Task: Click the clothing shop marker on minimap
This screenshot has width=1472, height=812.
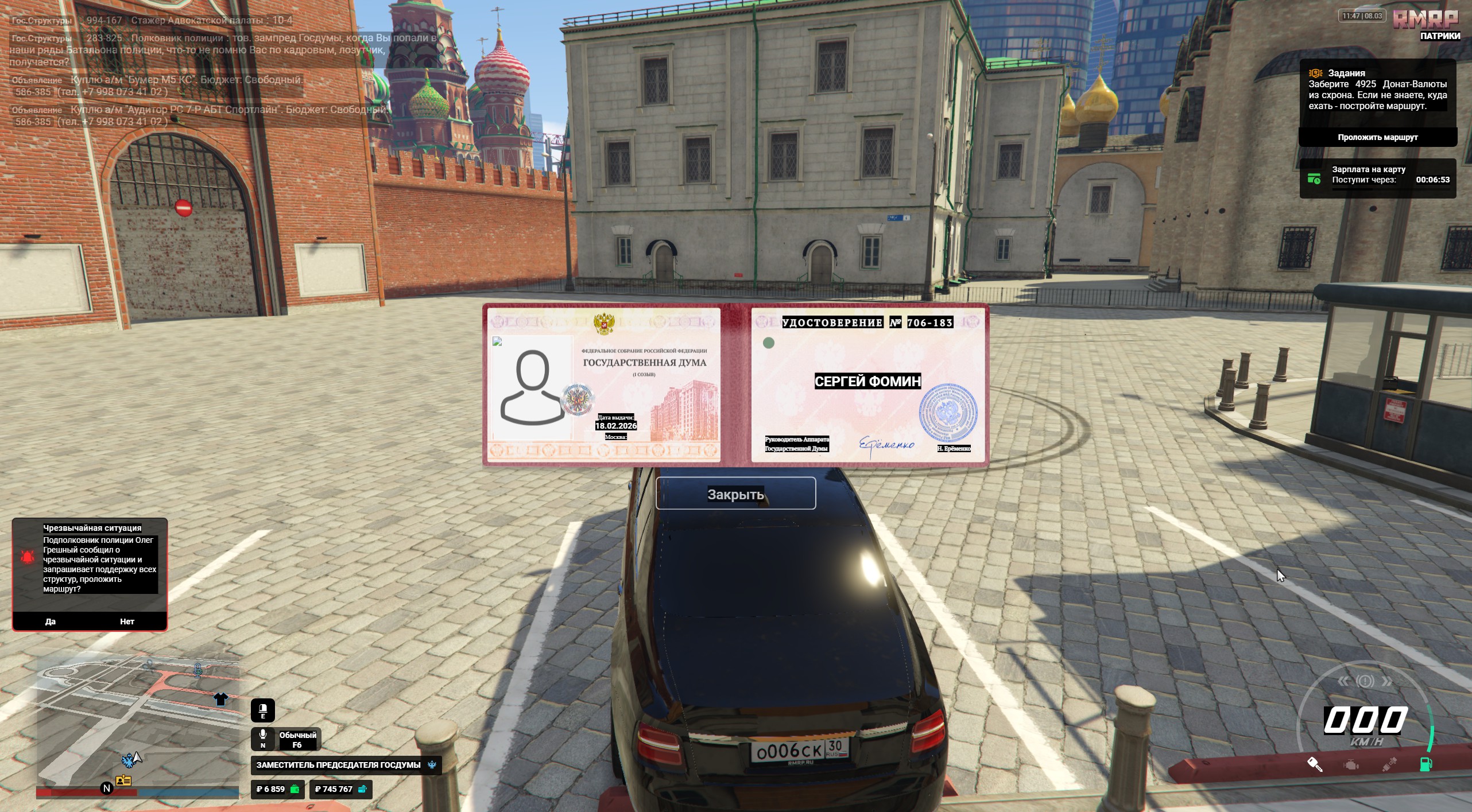Action: click(x=221, y=698)
